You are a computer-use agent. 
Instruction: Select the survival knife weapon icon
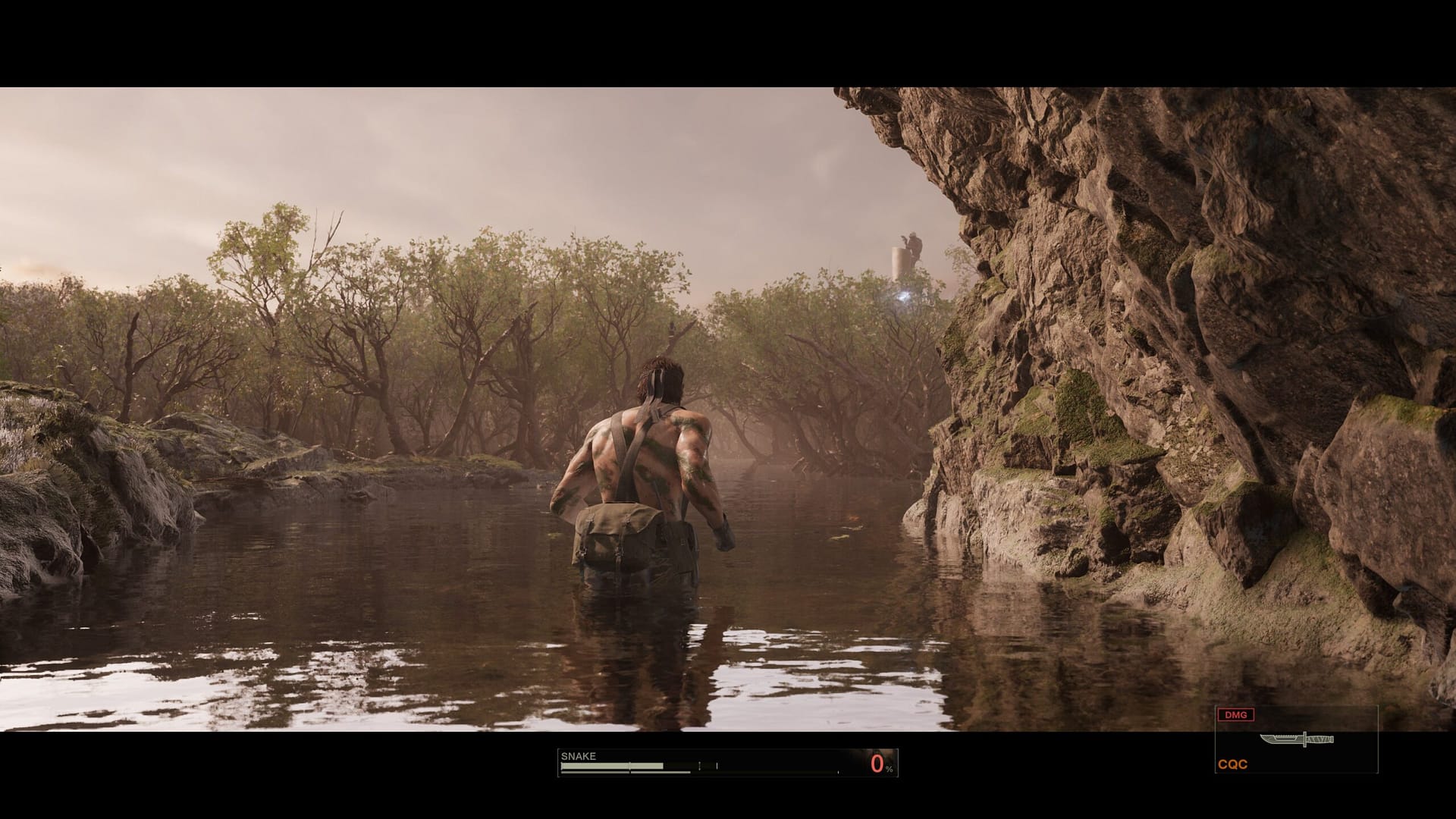[x=1296, y=740]
